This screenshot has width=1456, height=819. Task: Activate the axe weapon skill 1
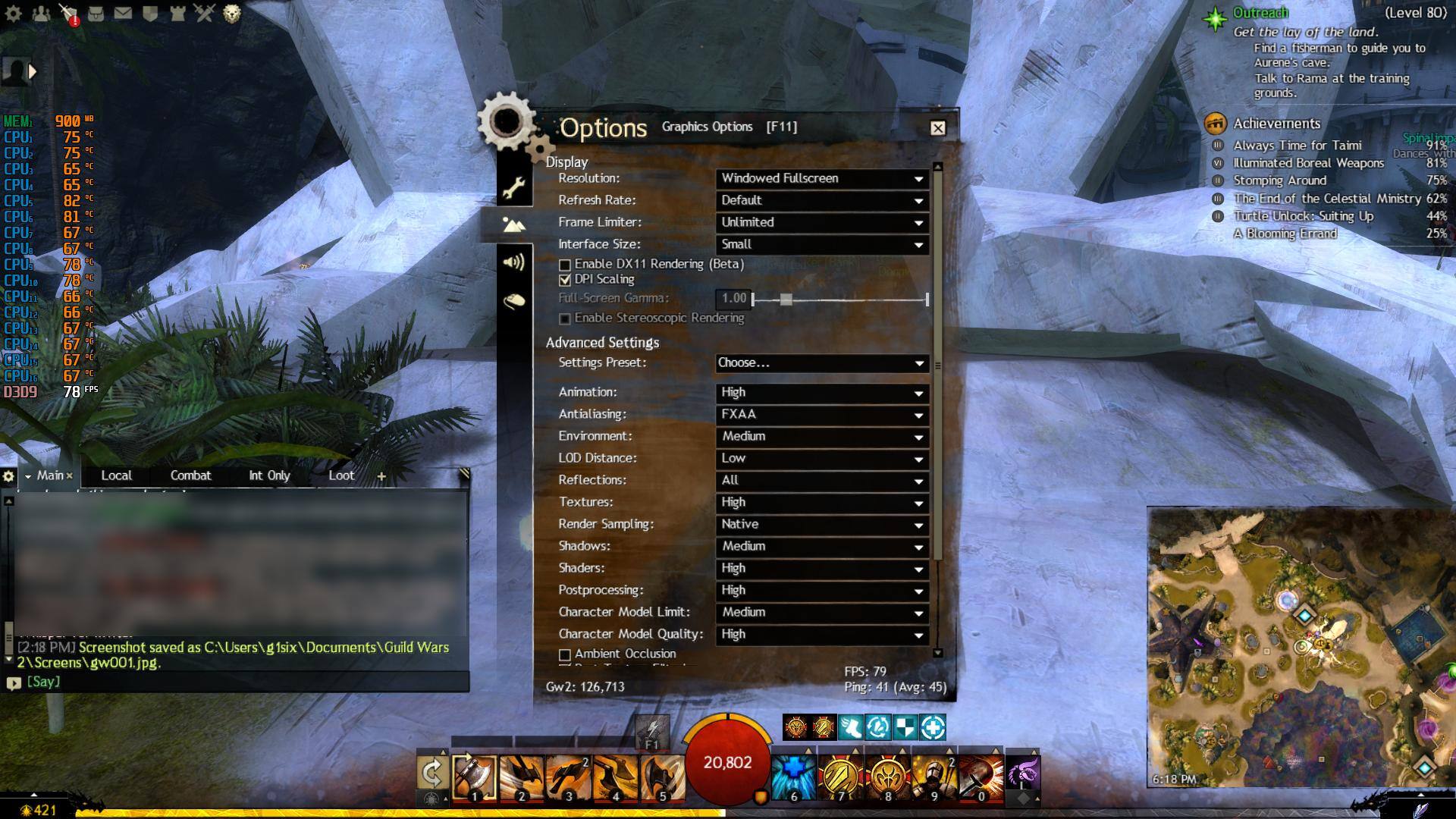tap(475, 777)
